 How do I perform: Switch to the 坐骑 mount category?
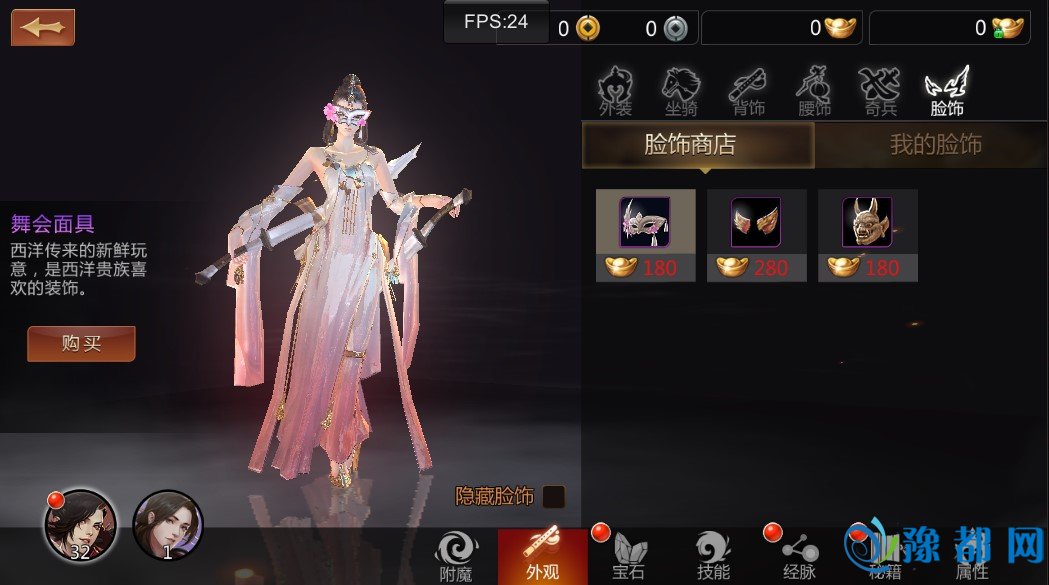pyautogui.click(x=682, y=92)
